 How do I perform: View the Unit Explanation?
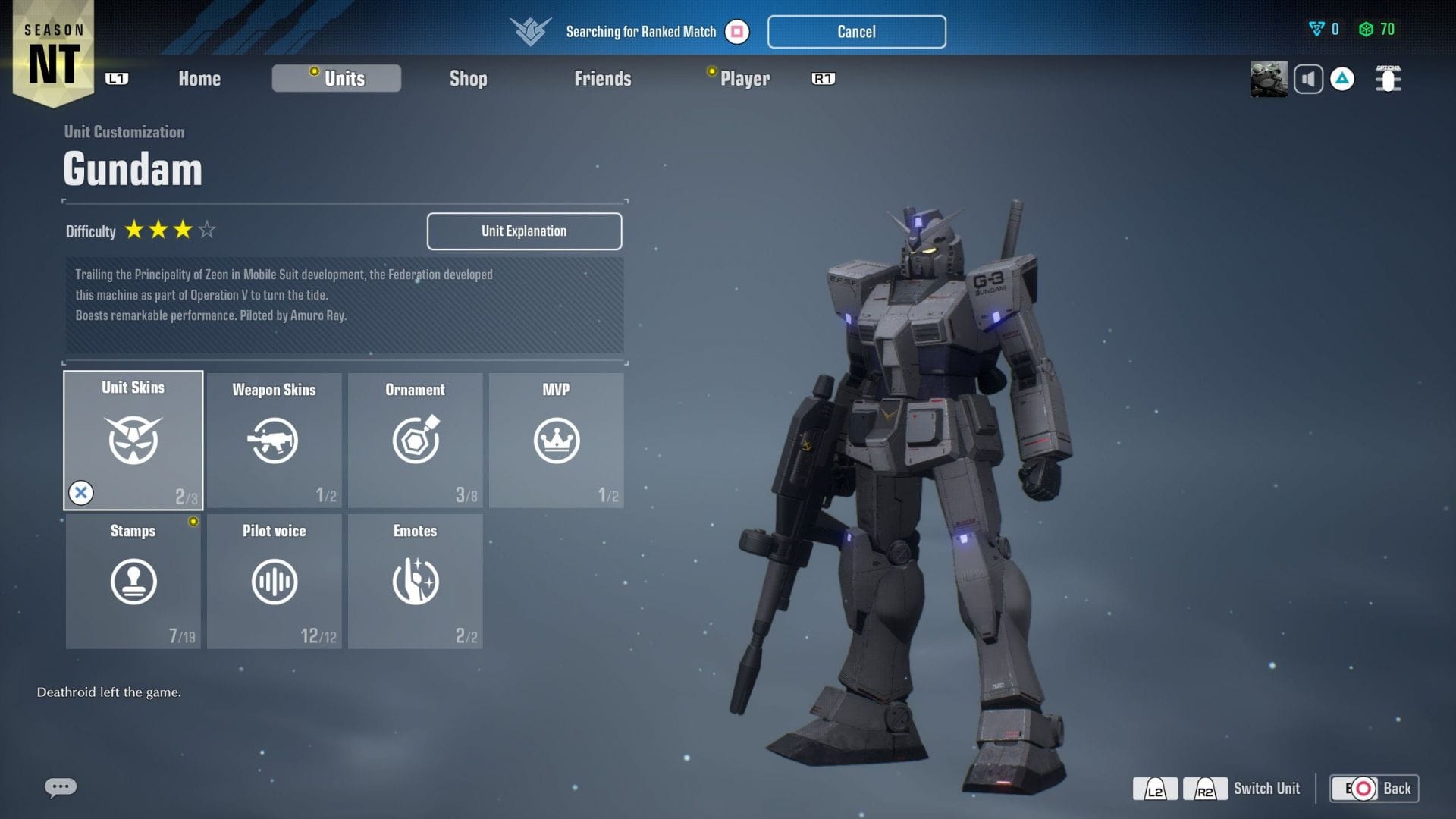coord(523,231)
